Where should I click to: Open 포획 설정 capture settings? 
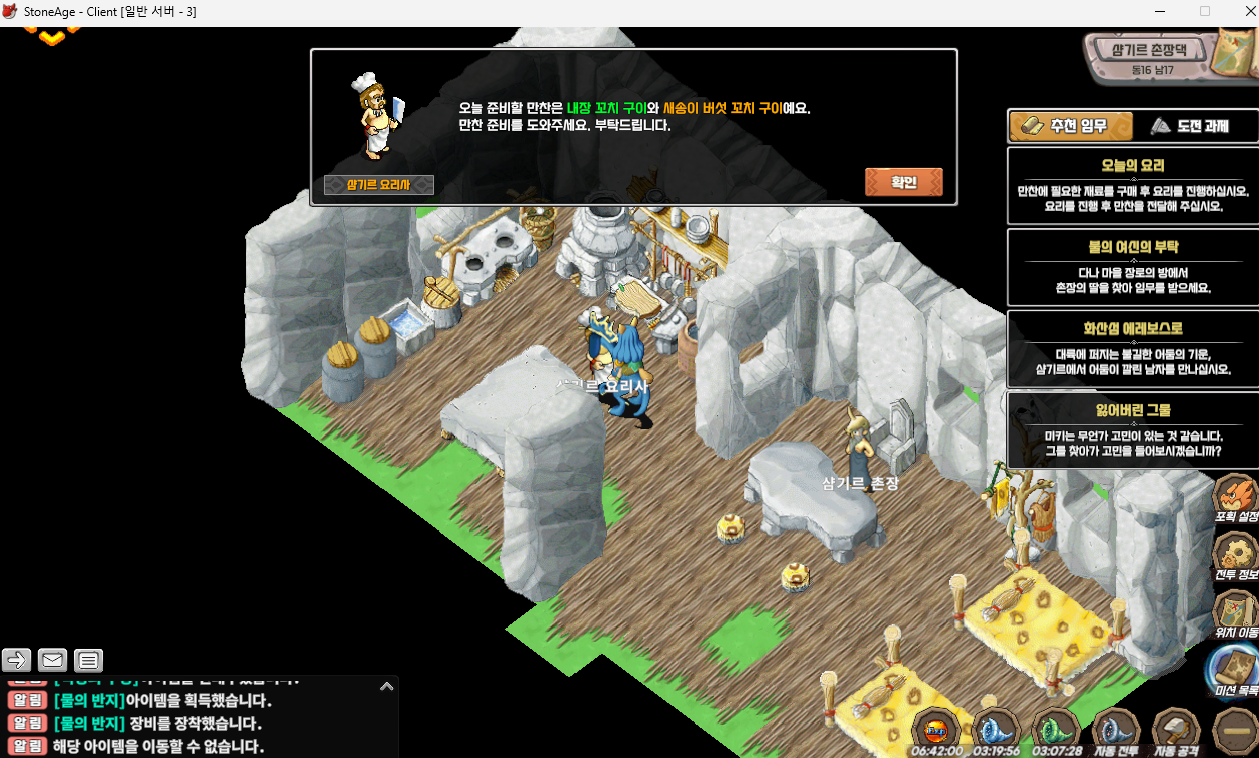[x=1236, y=499]
